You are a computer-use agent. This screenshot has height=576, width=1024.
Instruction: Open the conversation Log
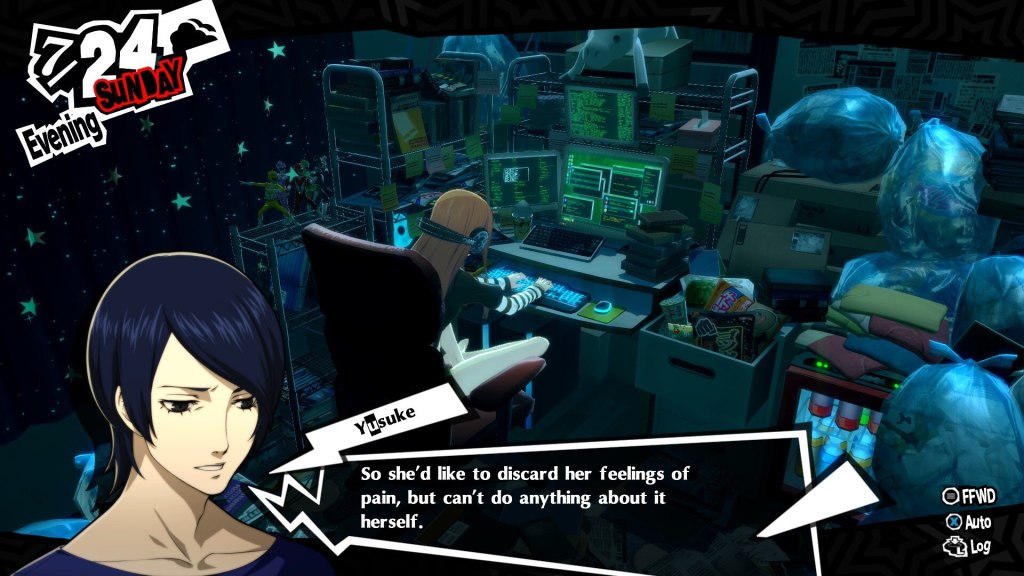coord(967,546)
